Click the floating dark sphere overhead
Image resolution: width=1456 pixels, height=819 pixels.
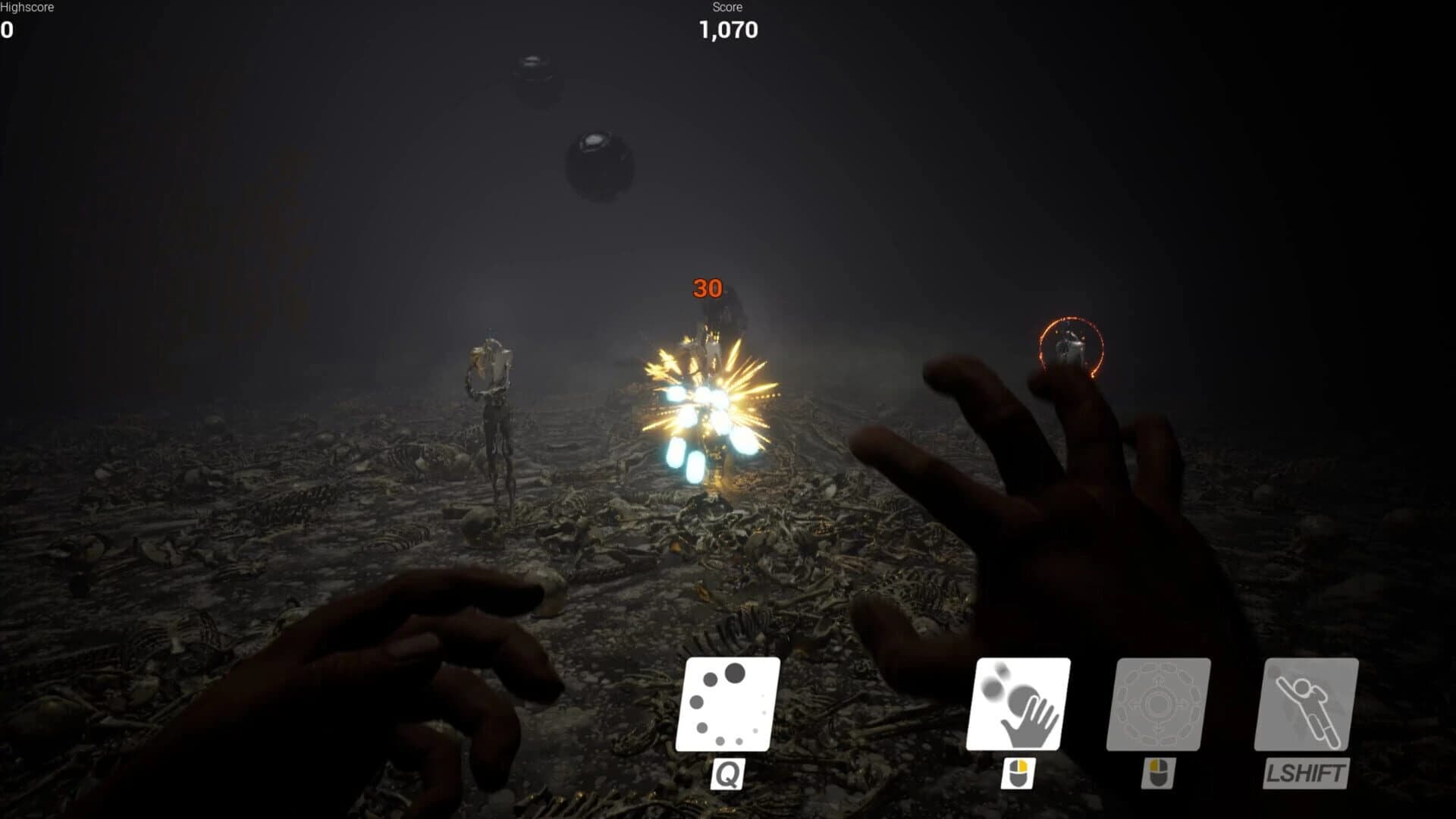click(598, 164)
